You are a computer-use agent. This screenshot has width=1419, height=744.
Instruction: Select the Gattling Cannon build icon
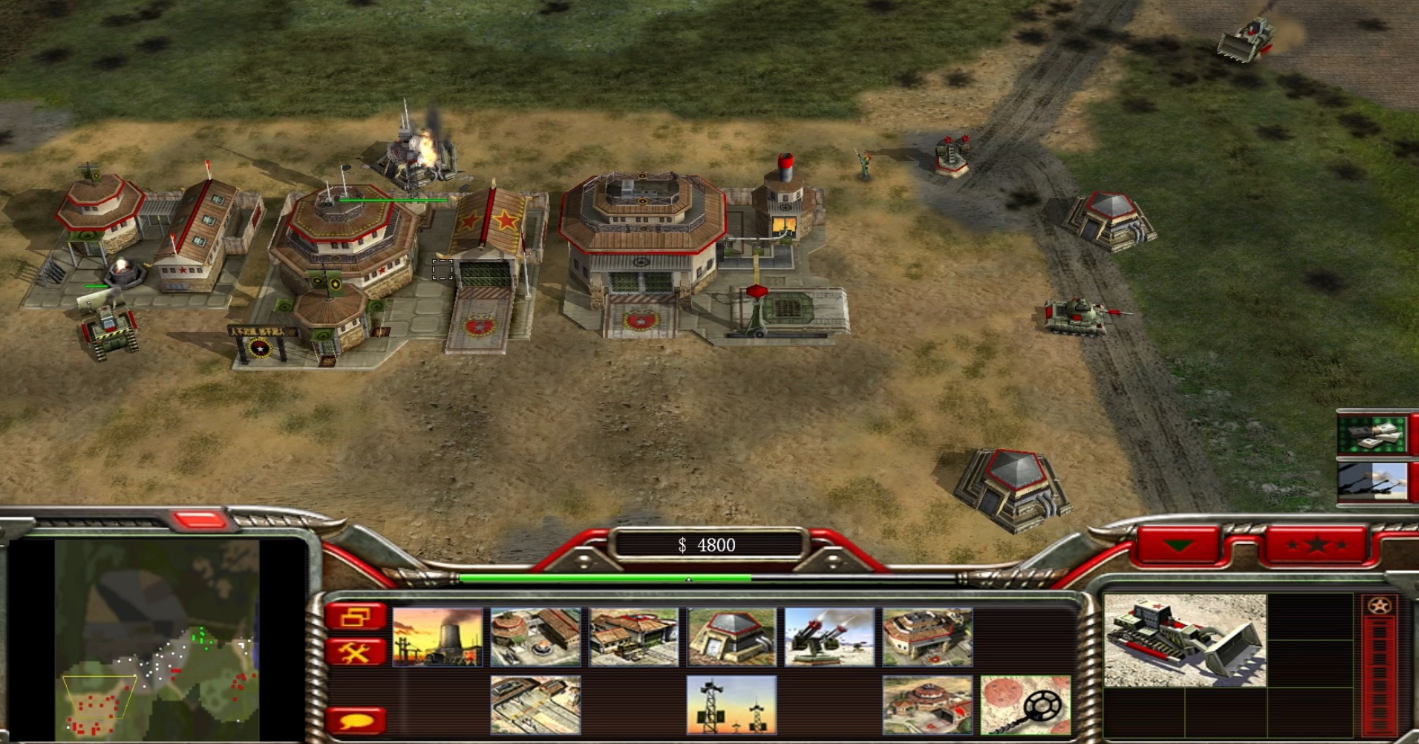[x=829, y=637]
